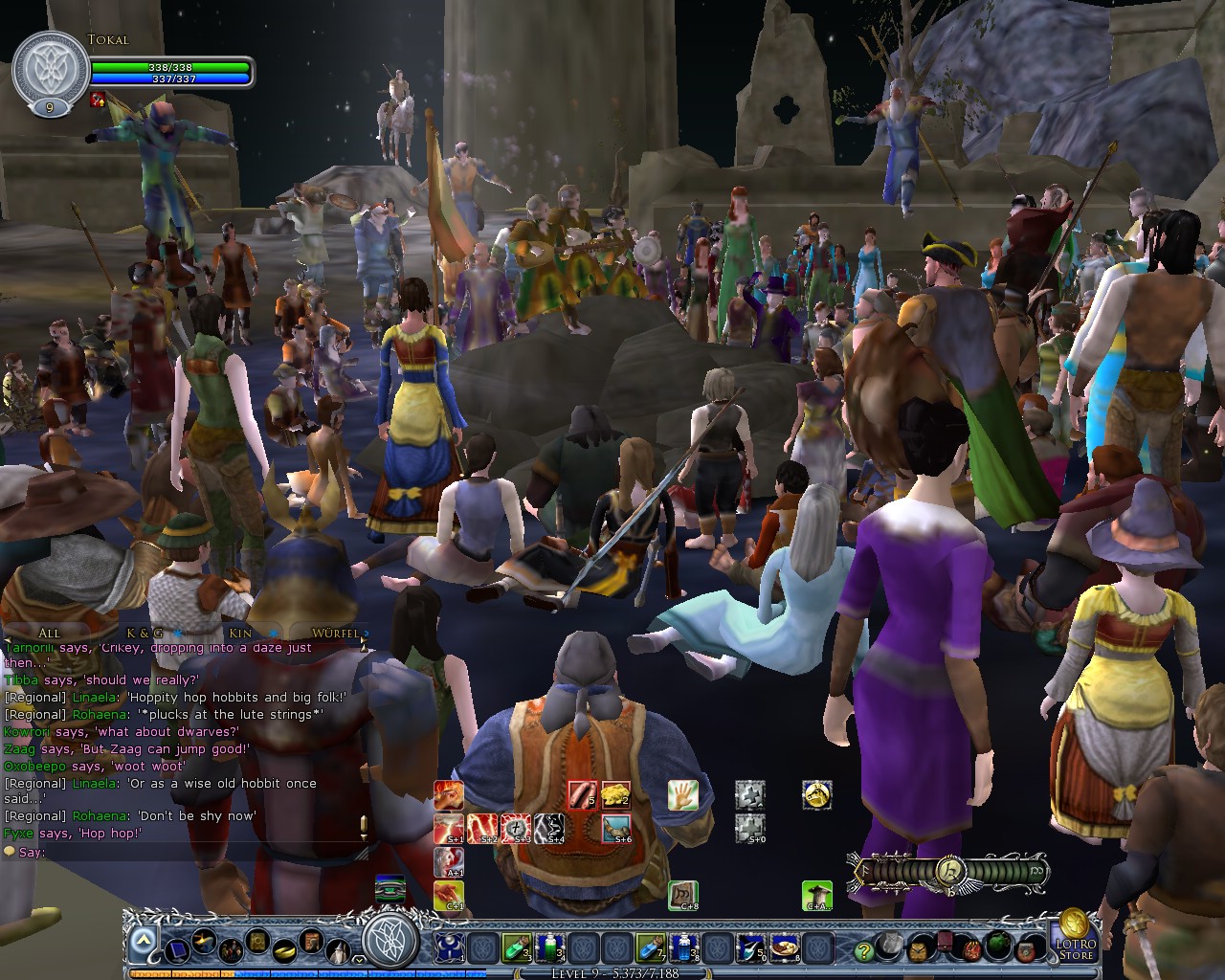
Task: Activate the horn skill in slot S+6
Action: (x=617, y=828)
